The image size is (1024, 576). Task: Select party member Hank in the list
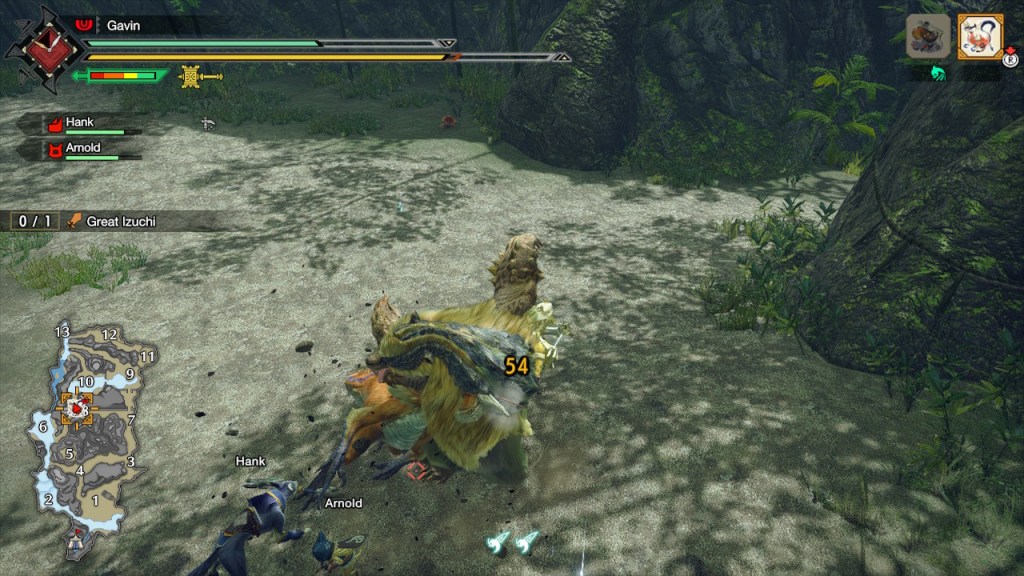coord(80,124)
